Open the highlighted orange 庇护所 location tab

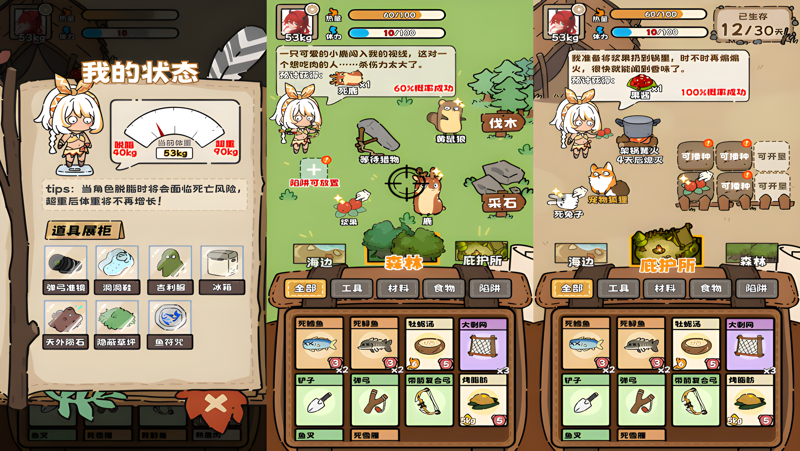coord(666,260)
